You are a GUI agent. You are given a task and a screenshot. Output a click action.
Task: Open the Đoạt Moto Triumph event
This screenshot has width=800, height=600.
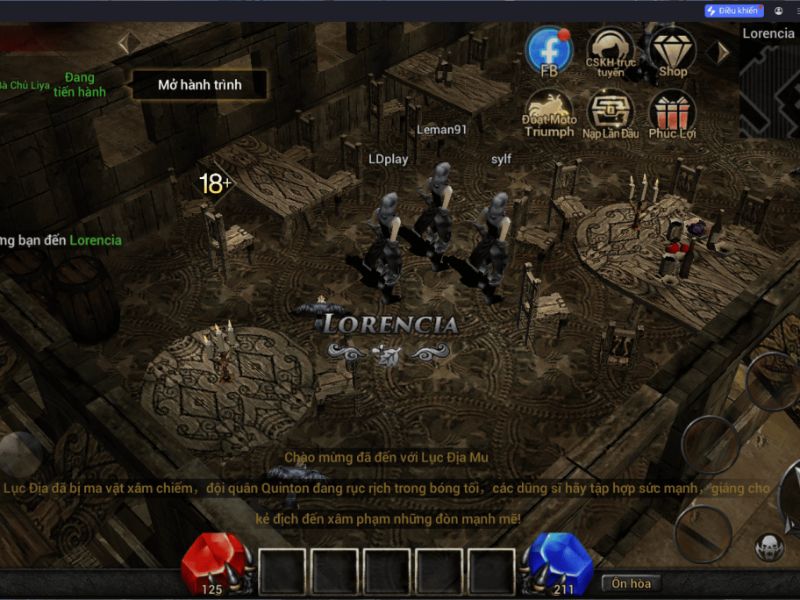(x=549, y=113)
